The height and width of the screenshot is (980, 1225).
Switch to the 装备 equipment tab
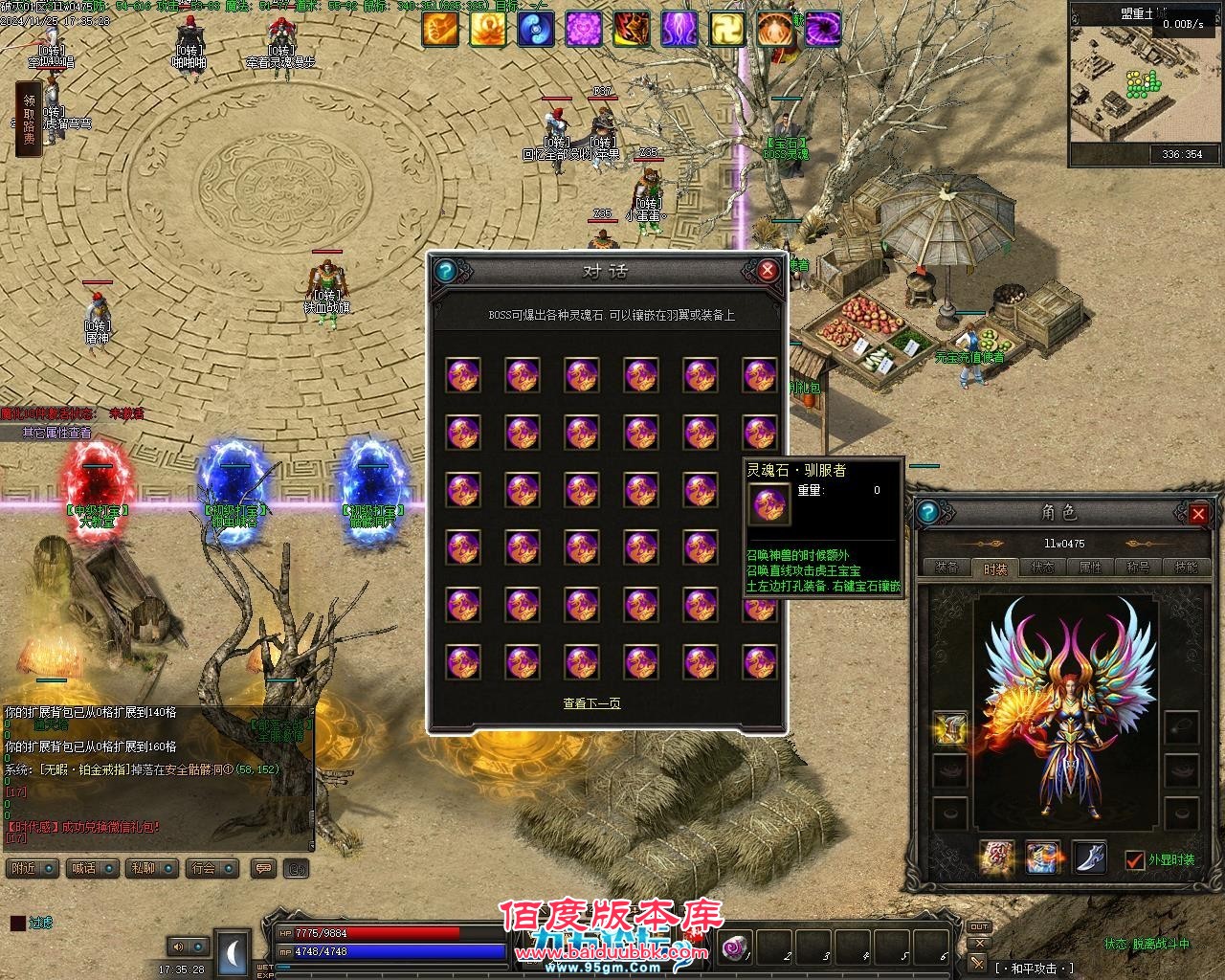pyautogui.click(x=947, y=568)
